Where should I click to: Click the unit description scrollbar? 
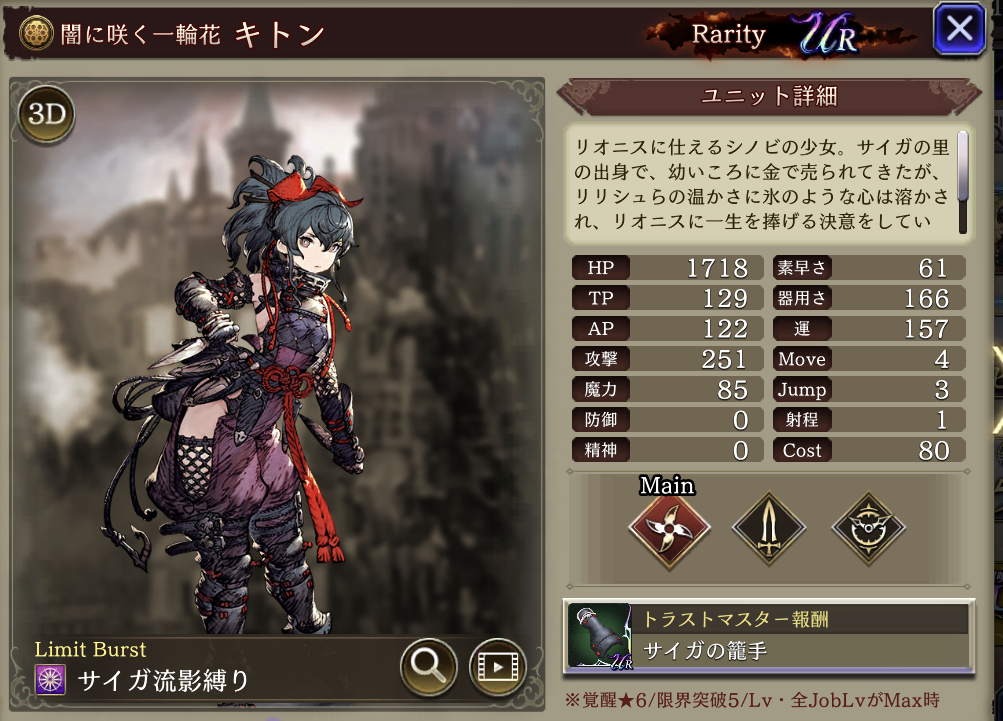click(963, 167)
